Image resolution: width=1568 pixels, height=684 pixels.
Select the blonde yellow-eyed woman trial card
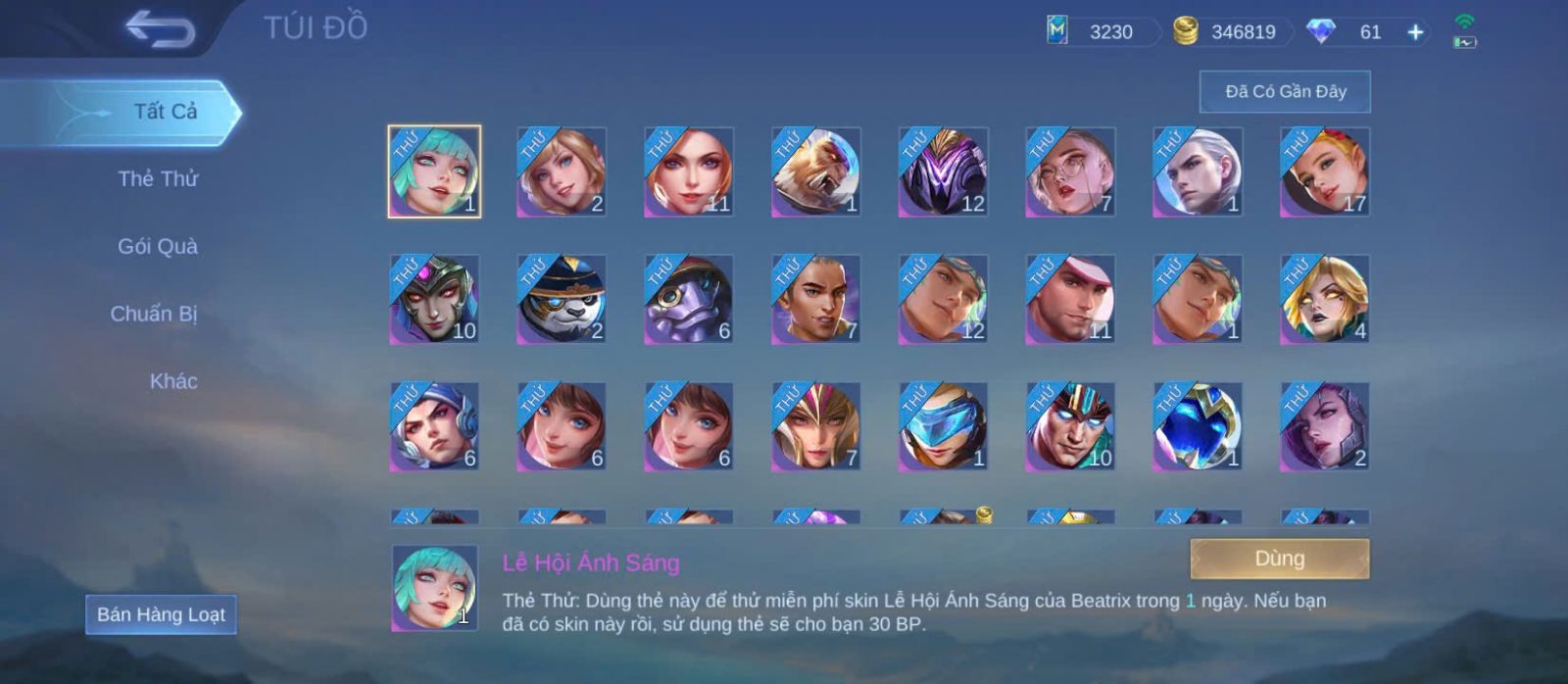(1325, 299)
